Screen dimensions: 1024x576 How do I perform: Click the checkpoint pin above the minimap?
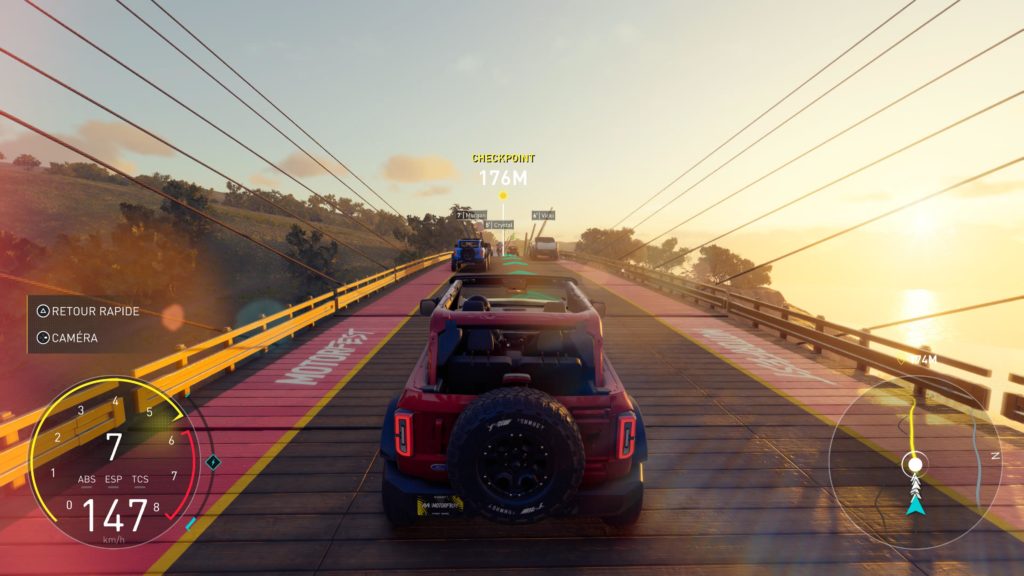tap(901, 360)
